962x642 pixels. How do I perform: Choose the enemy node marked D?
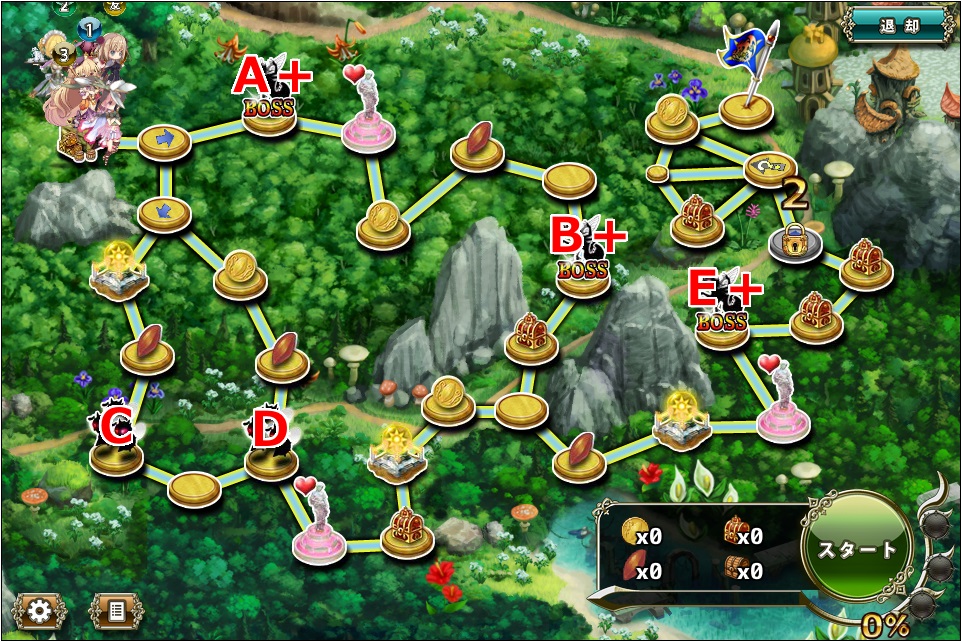point(271,456)
